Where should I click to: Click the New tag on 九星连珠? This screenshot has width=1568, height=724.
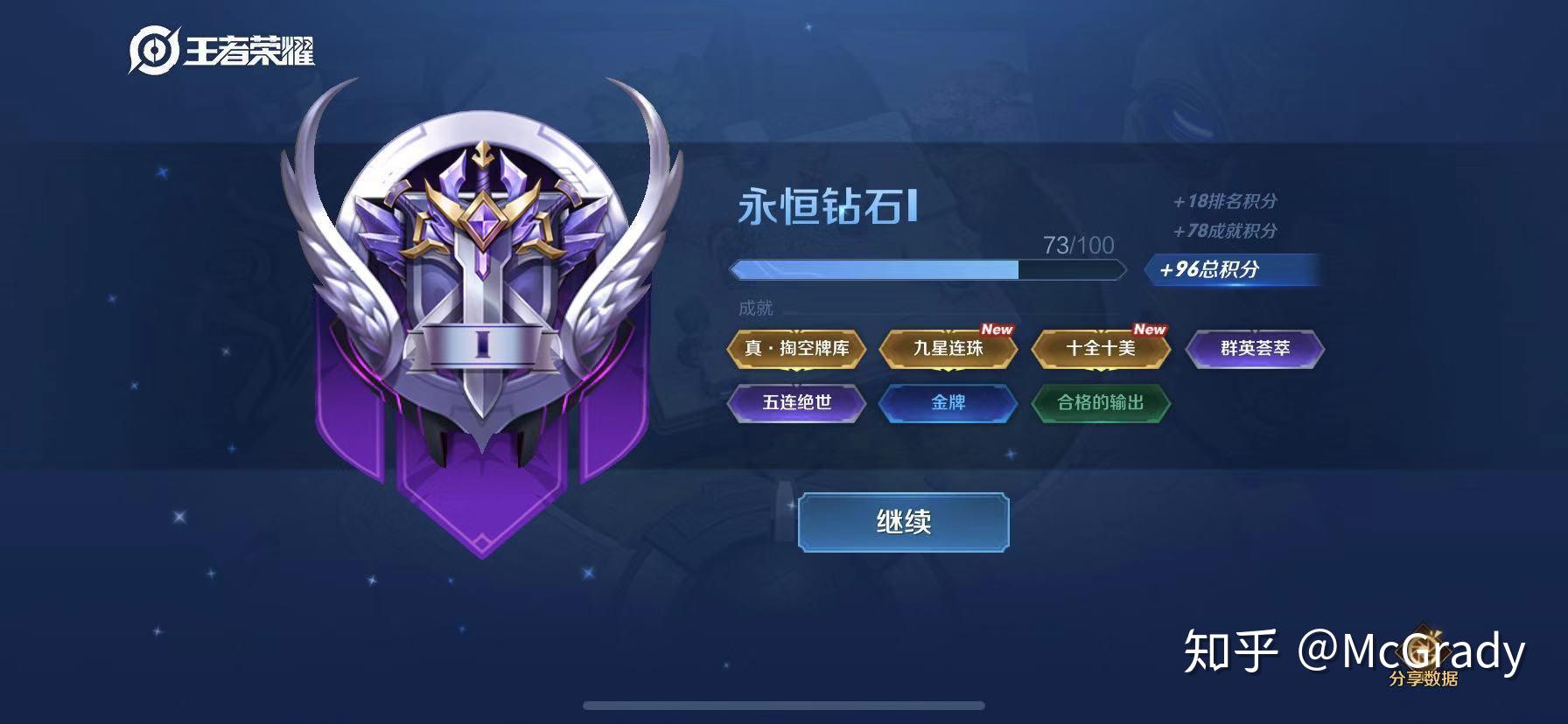pos(997,331)
